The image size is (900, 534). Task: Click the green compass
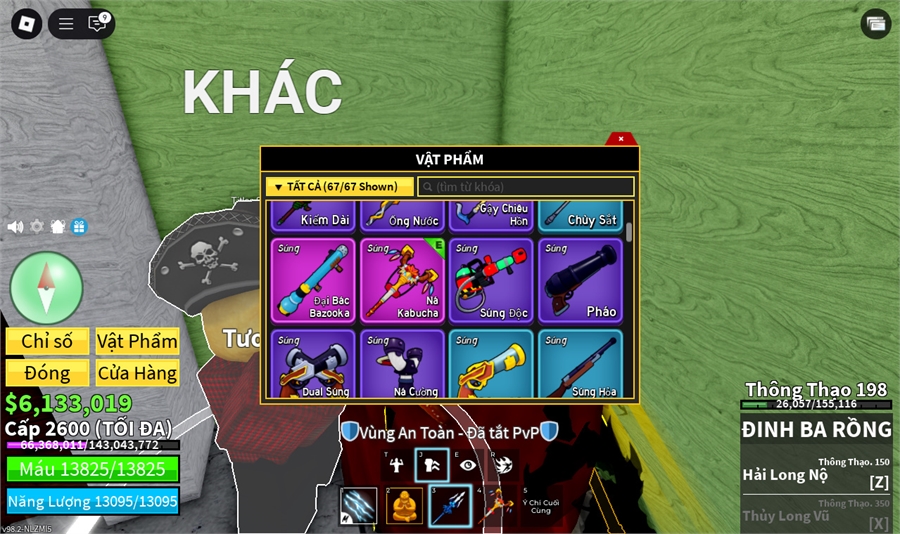(x=46, y=288)
